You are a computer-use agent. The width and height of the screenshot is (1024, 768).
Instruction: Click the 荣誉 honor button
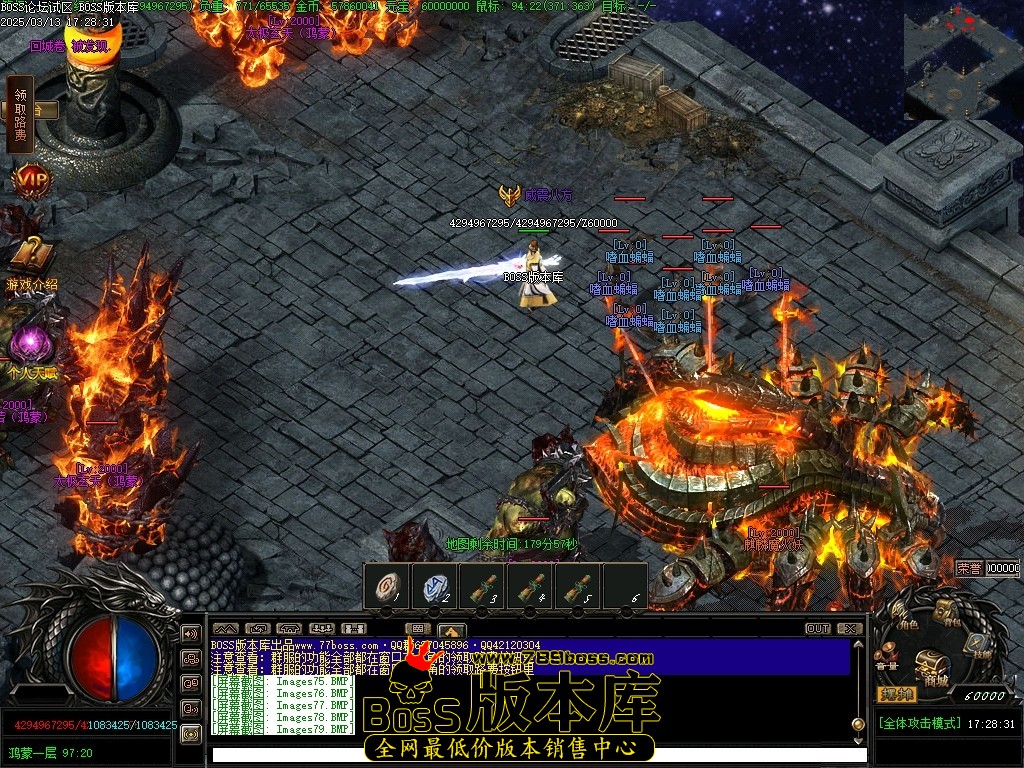click(x=969, y=567)
